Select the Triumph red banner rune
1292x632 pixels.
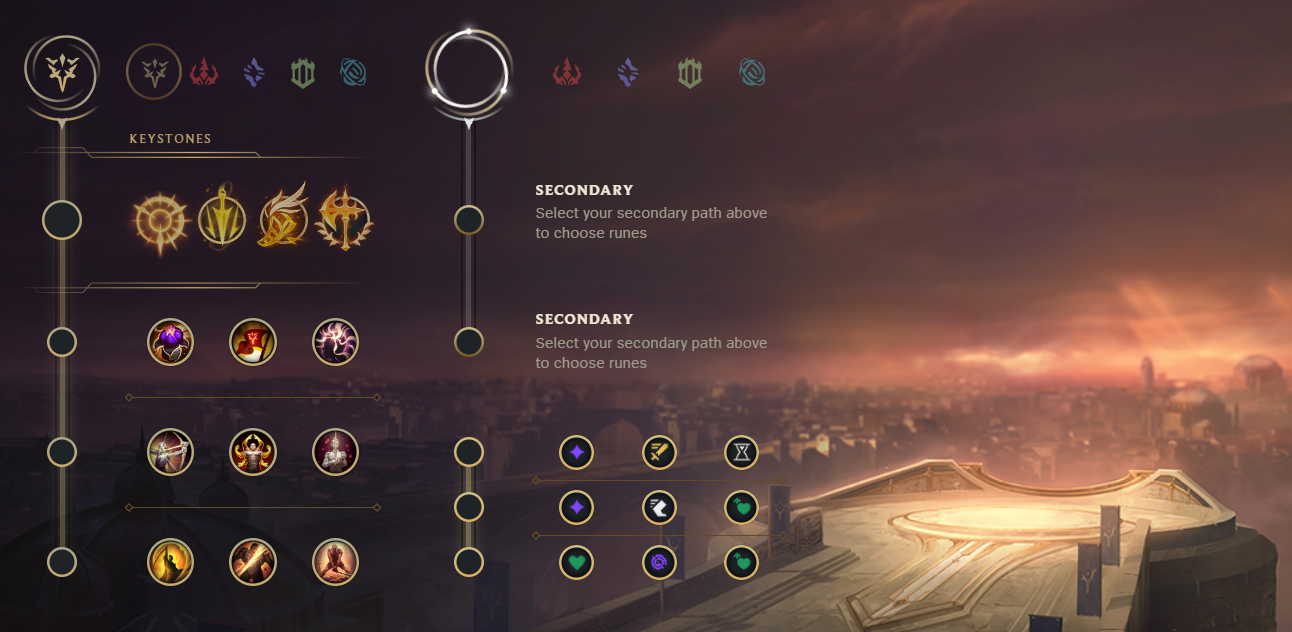tap(253, 342)
